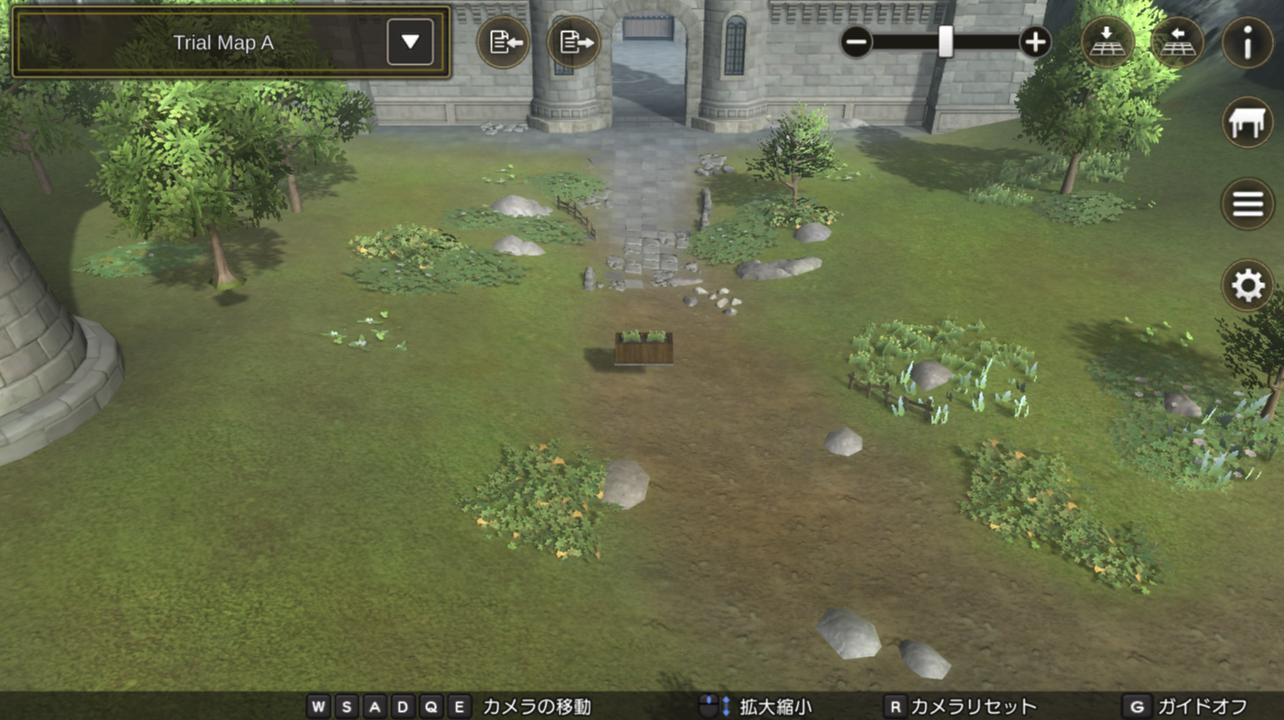
Task: Click the document import icon with left arrow
Action: (x=503, y=42)
